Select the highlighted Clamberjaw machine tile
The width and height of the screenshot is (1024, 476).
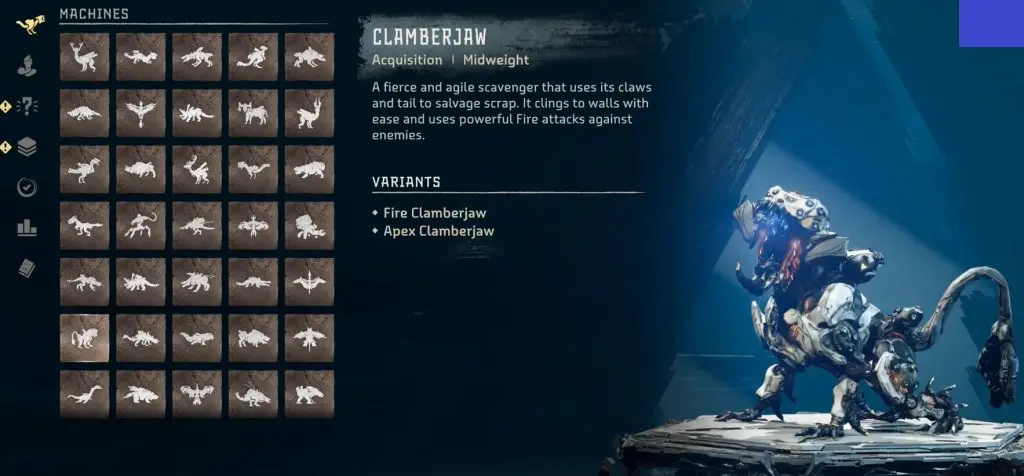click(84, 338)
